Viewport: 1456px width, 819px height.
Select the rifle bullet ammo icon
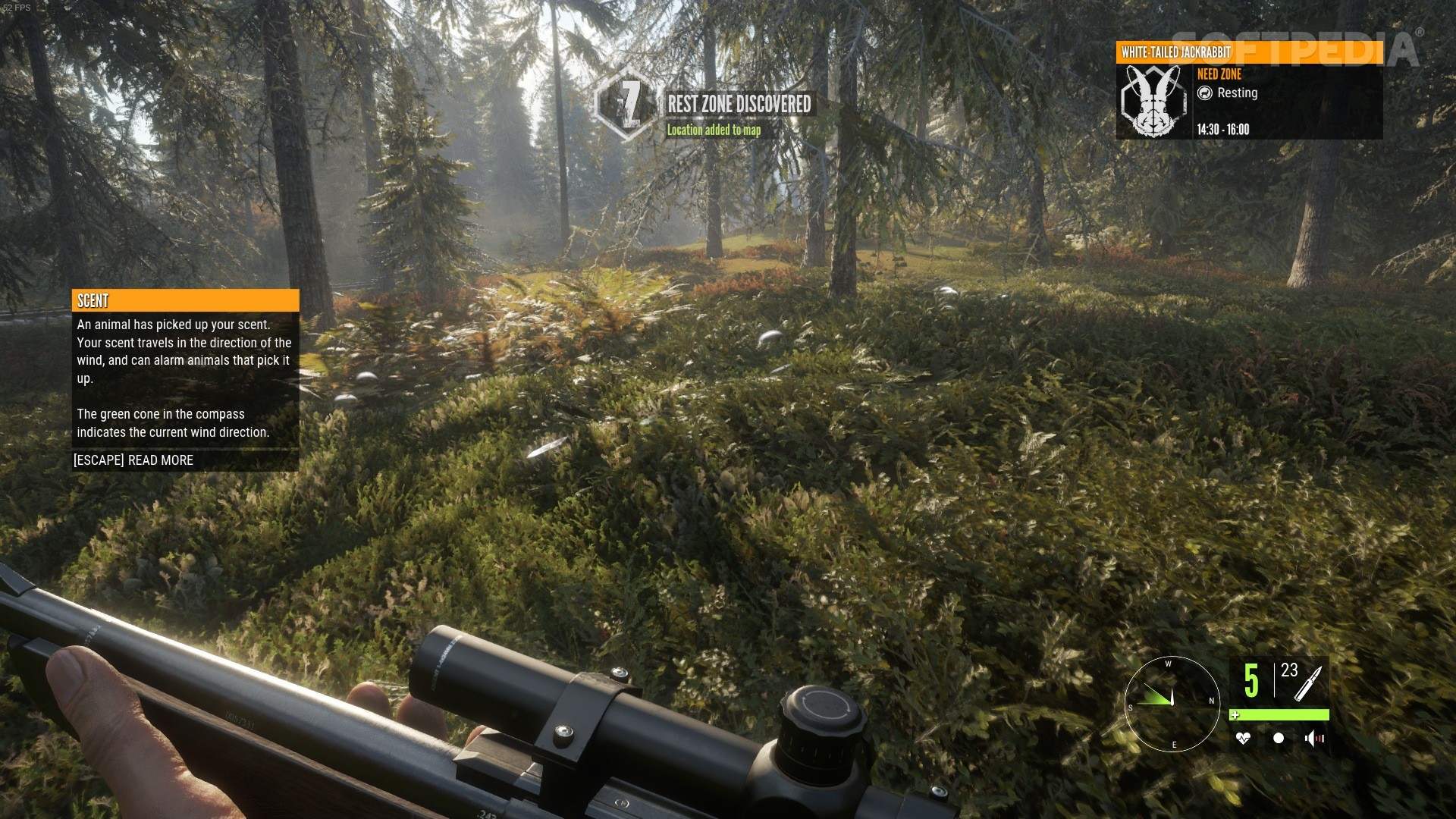(x=1308, y=682)
